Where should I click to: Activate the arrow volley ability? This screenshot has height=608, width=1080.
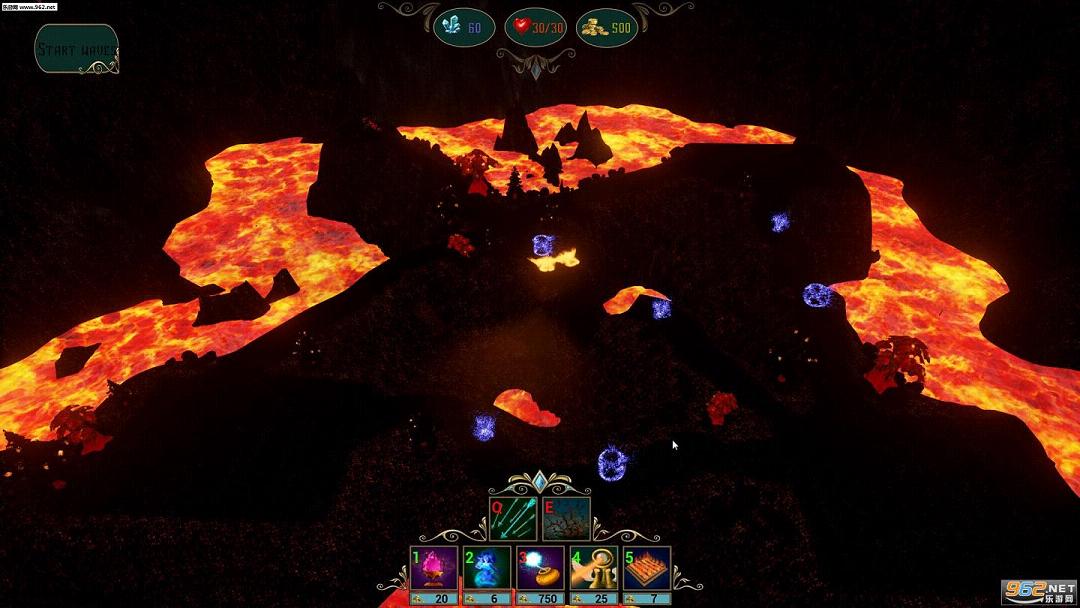[x=513, y=519]
